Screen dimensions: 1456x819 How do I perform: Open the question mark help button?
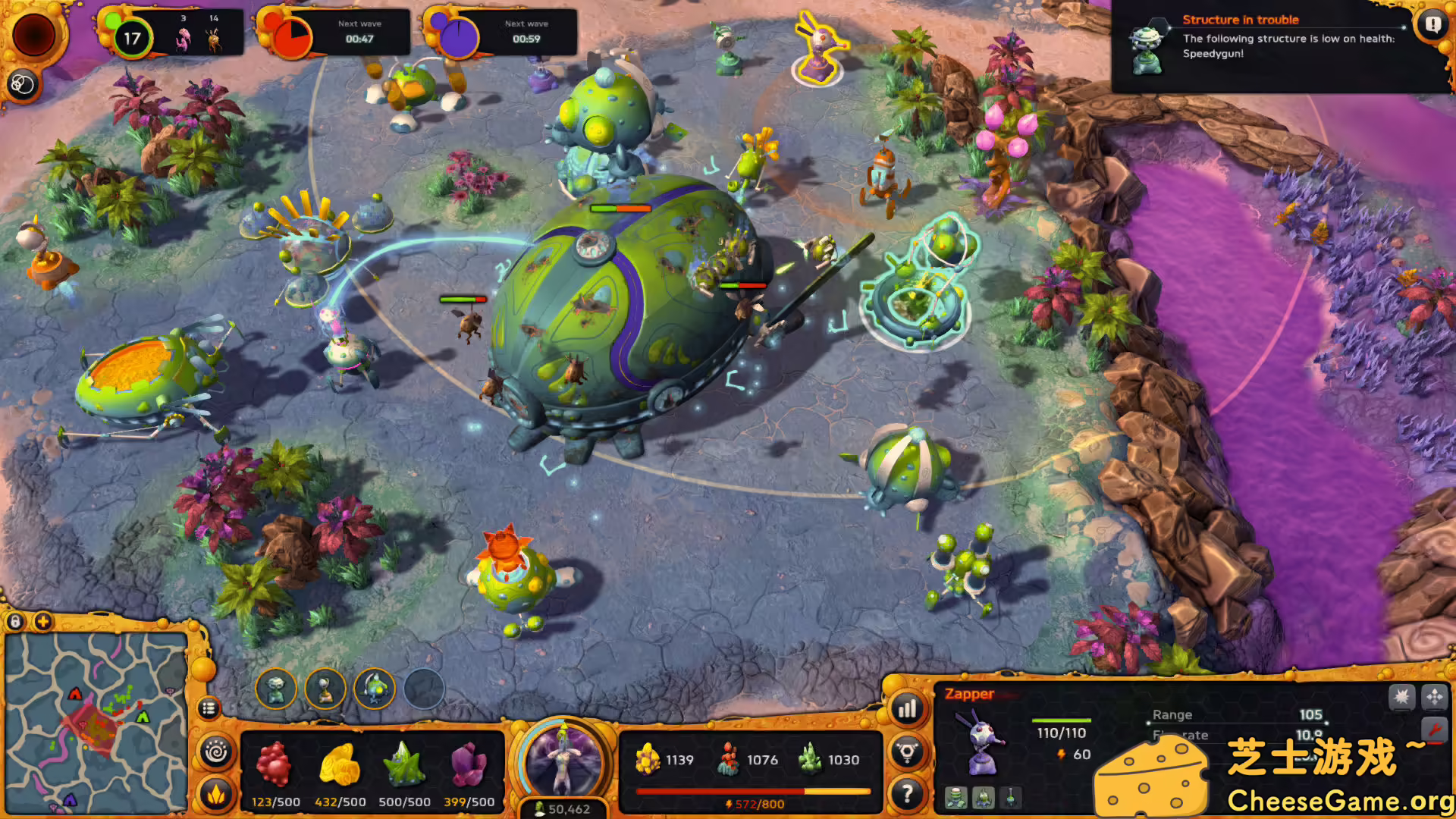(907, 794)
